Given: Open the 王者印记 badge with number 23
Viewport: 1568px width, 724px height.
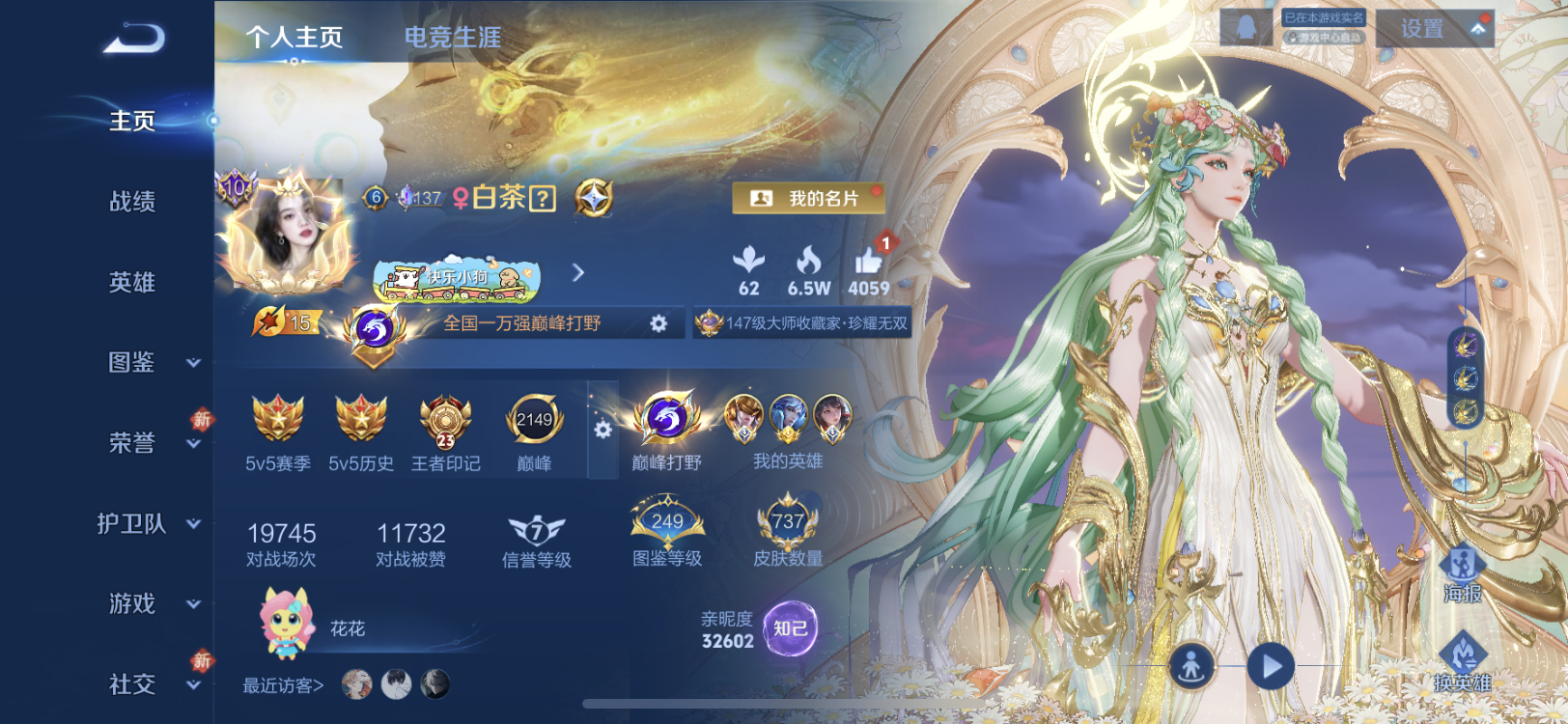Looking at the screenshot, I should coord(444,422).
